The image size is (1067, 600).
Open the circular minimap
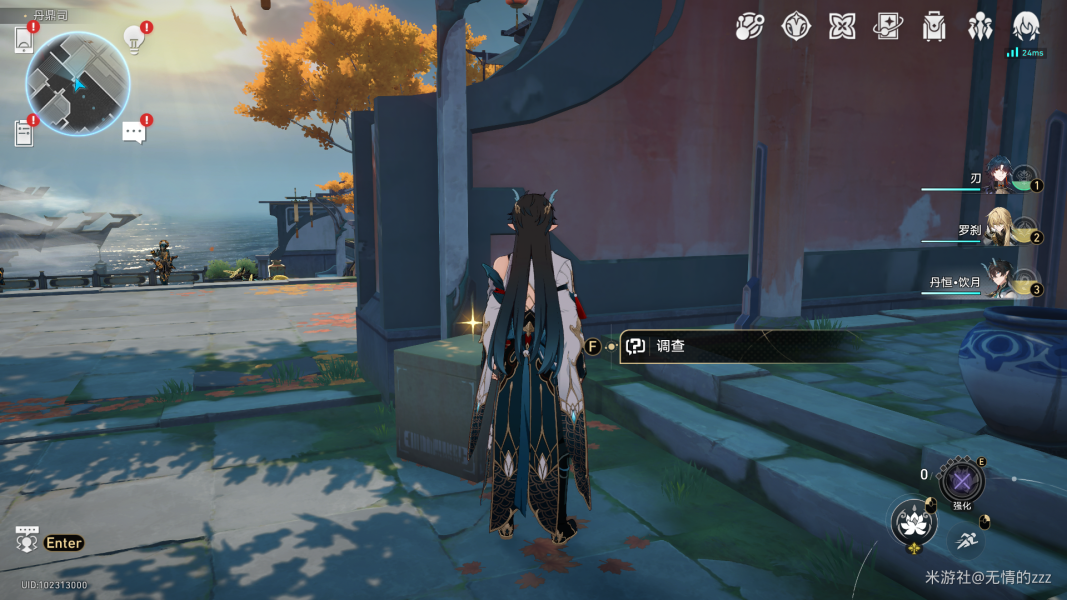[x=77, y=83]
